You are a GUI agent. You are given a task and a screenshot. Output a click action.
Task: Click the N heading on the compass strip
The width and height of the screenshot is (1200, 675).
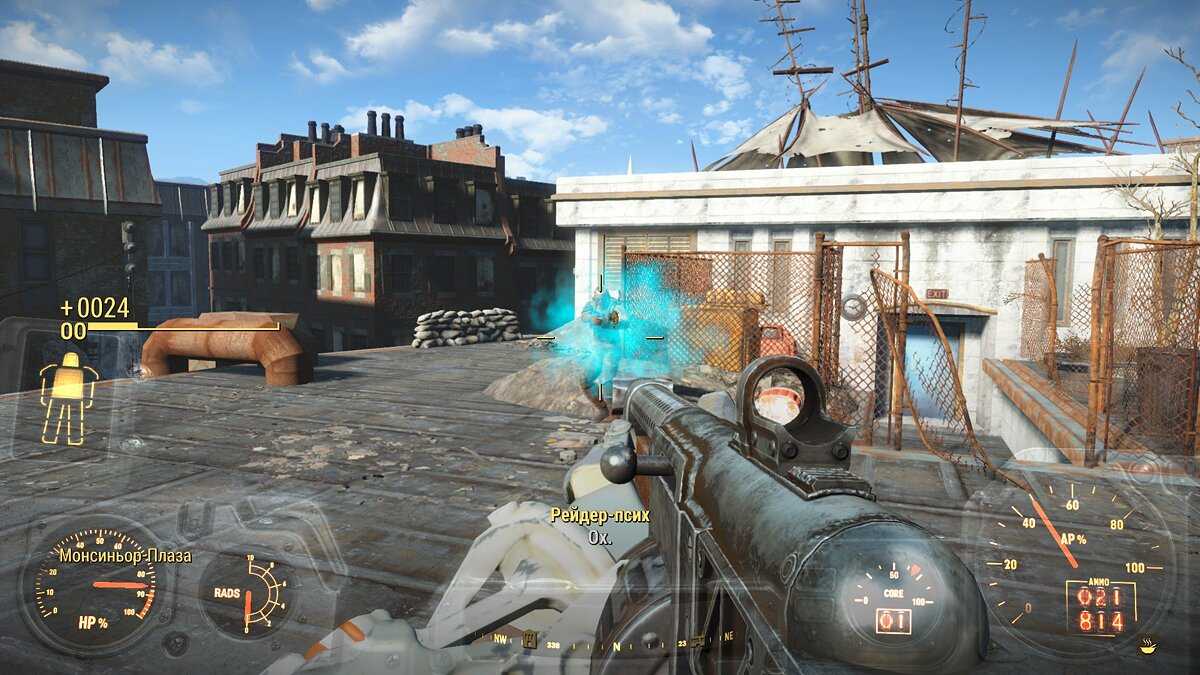pyautogui.click(x=617, y=647)
